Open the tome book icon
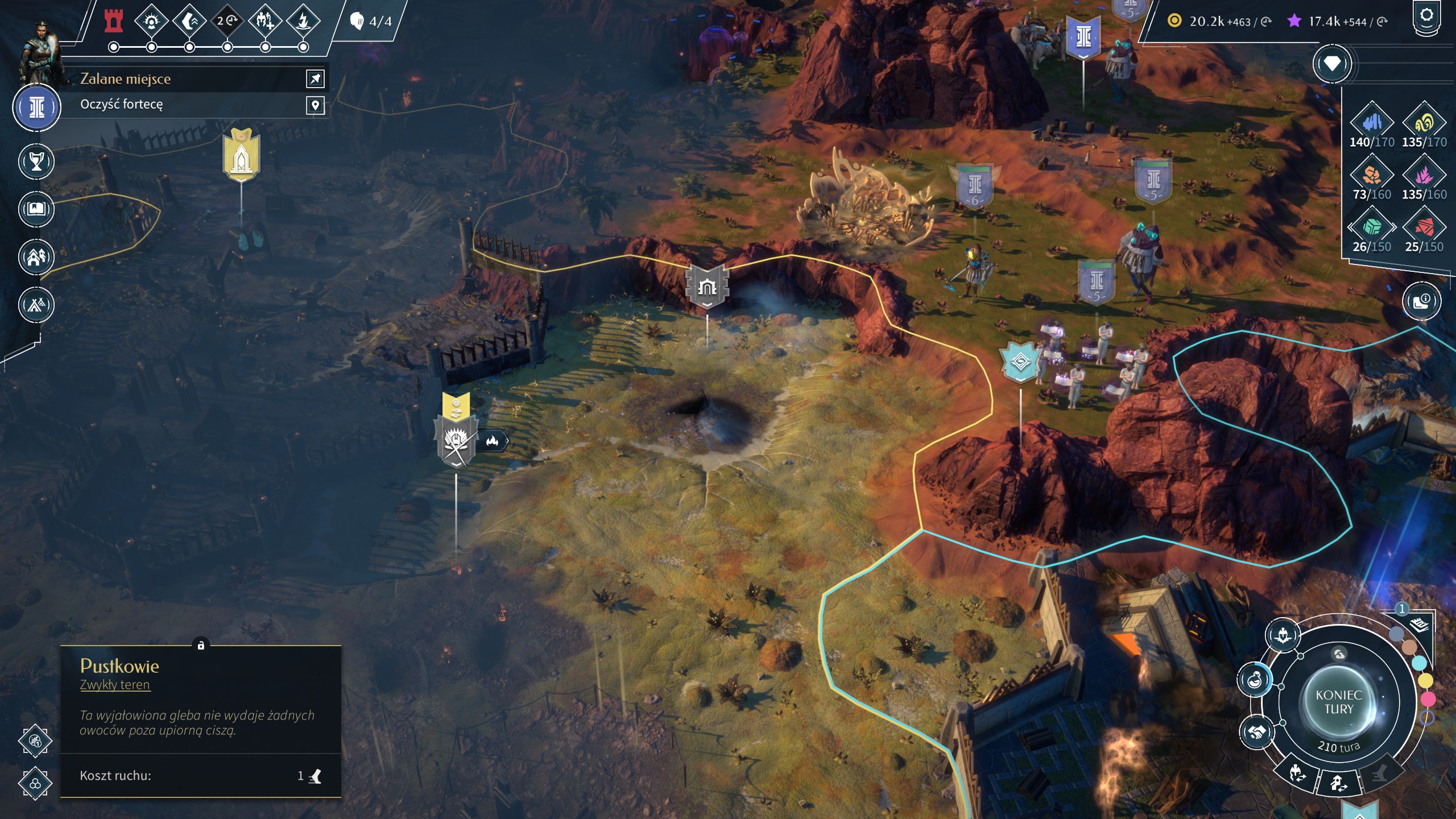 tap(36, 209)
